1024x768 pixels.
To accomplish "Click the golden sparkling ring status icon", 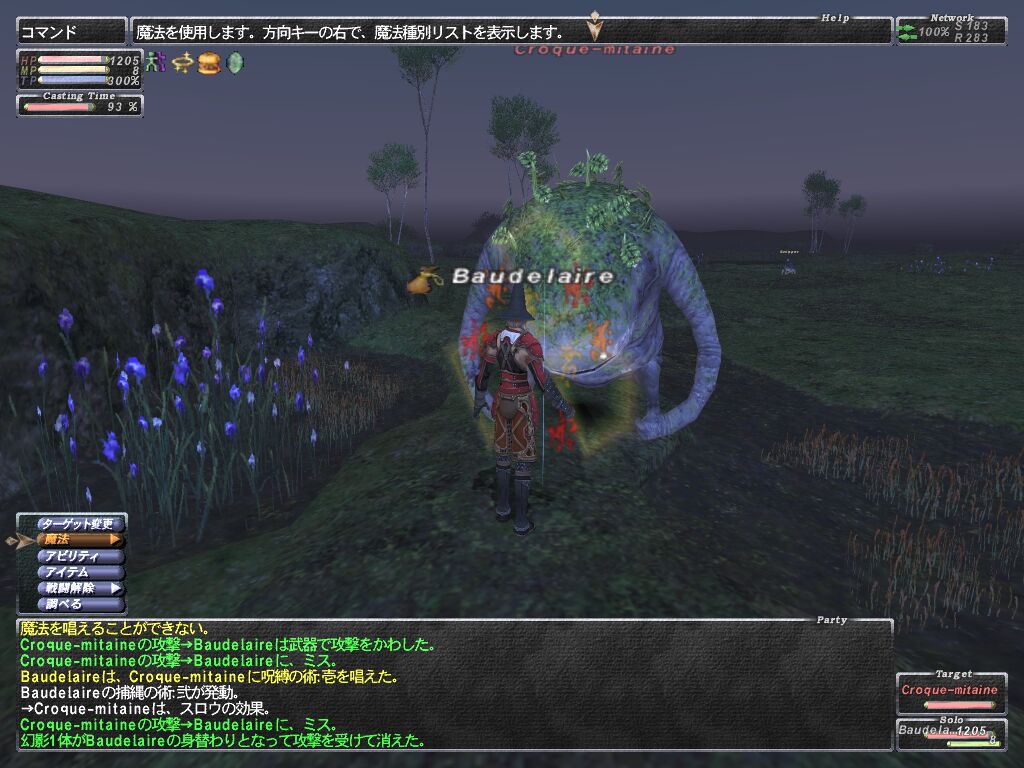I will tap(182, 63).
